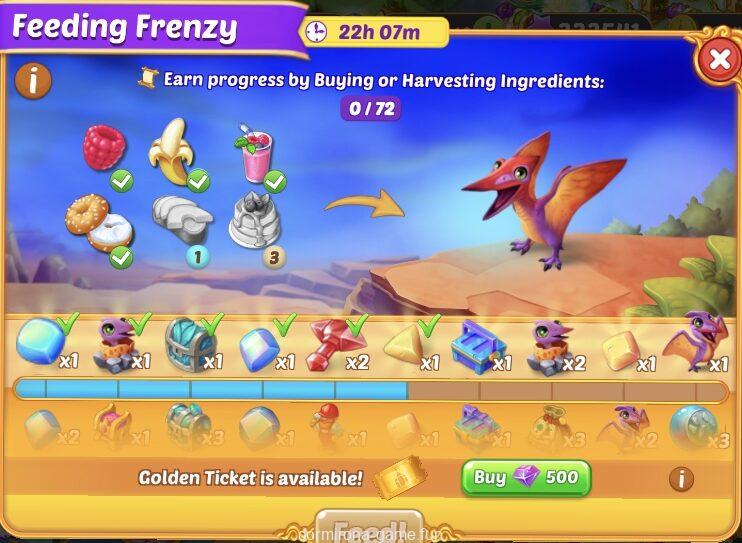Close the Feeding Frenzy window
Screen dimensions: 742x543
(718, 60)
